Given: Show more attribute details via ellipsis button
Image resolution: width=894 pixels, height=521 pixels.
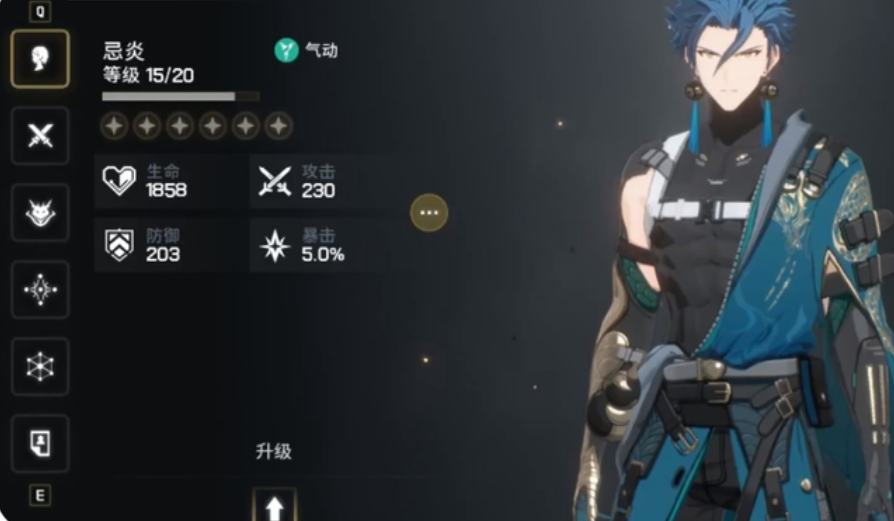Looking at the screenshot, I should coord(429,212).
